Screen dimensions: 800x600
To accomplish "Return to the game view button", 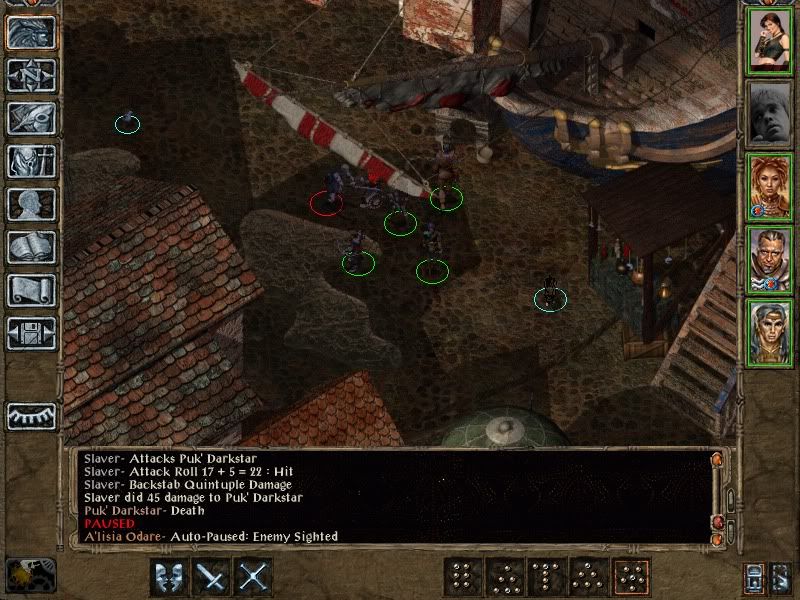I will 32,32.
